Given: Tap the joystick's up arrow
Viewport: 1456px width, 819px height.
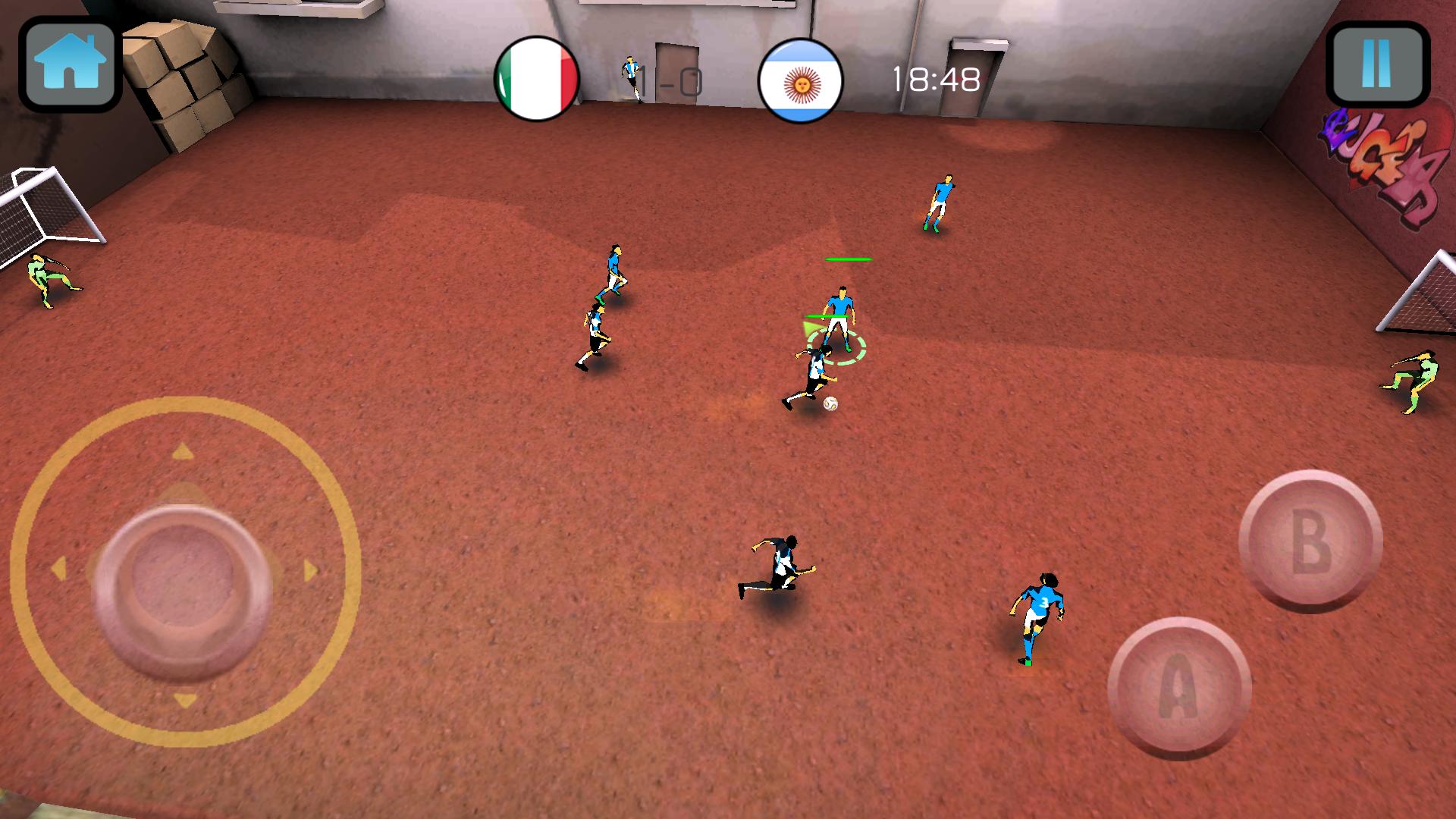Looking at the screenshot, I should coord(182,453).
